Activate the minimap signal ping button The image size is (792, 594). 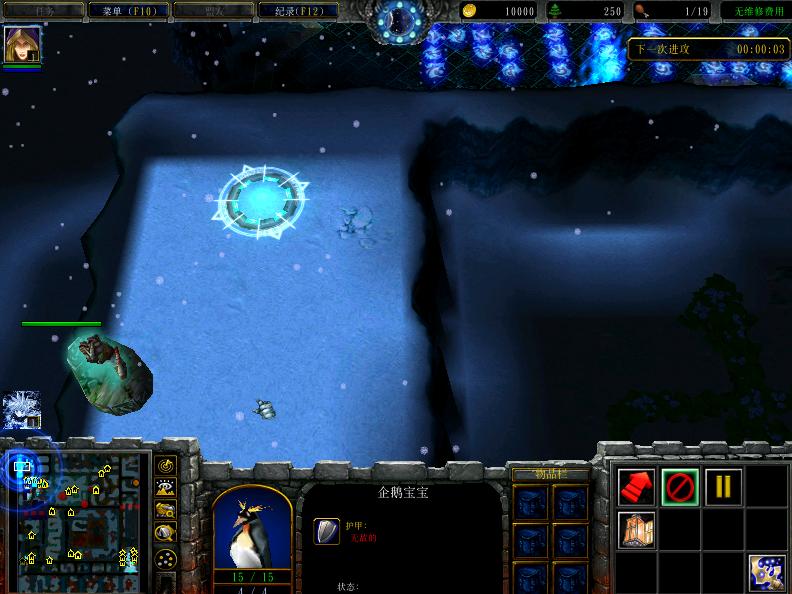pyautogui.click(x=166, y=465)
